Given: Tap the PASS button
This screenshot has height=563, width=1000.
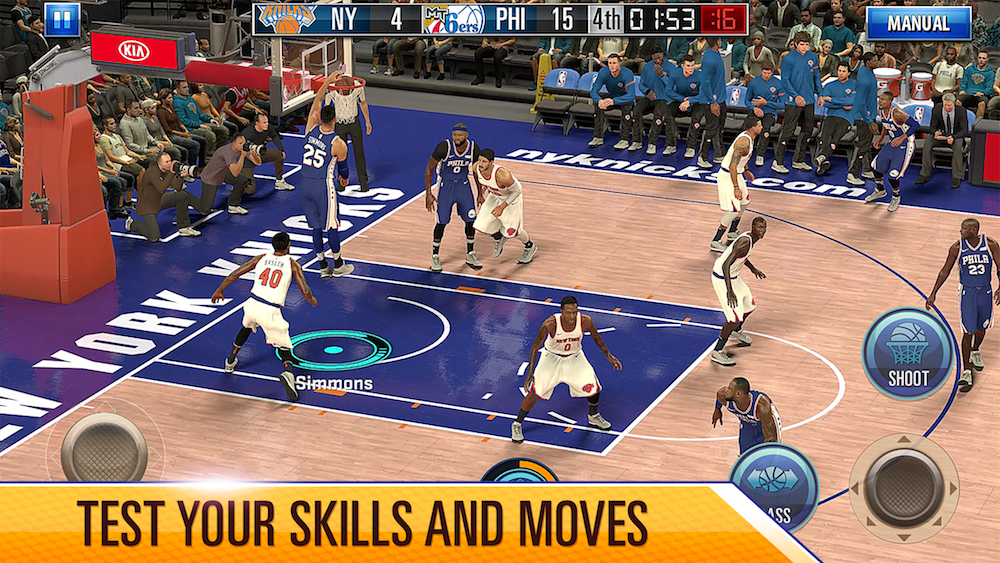Looking at the screenshot, I should (774, 485).
